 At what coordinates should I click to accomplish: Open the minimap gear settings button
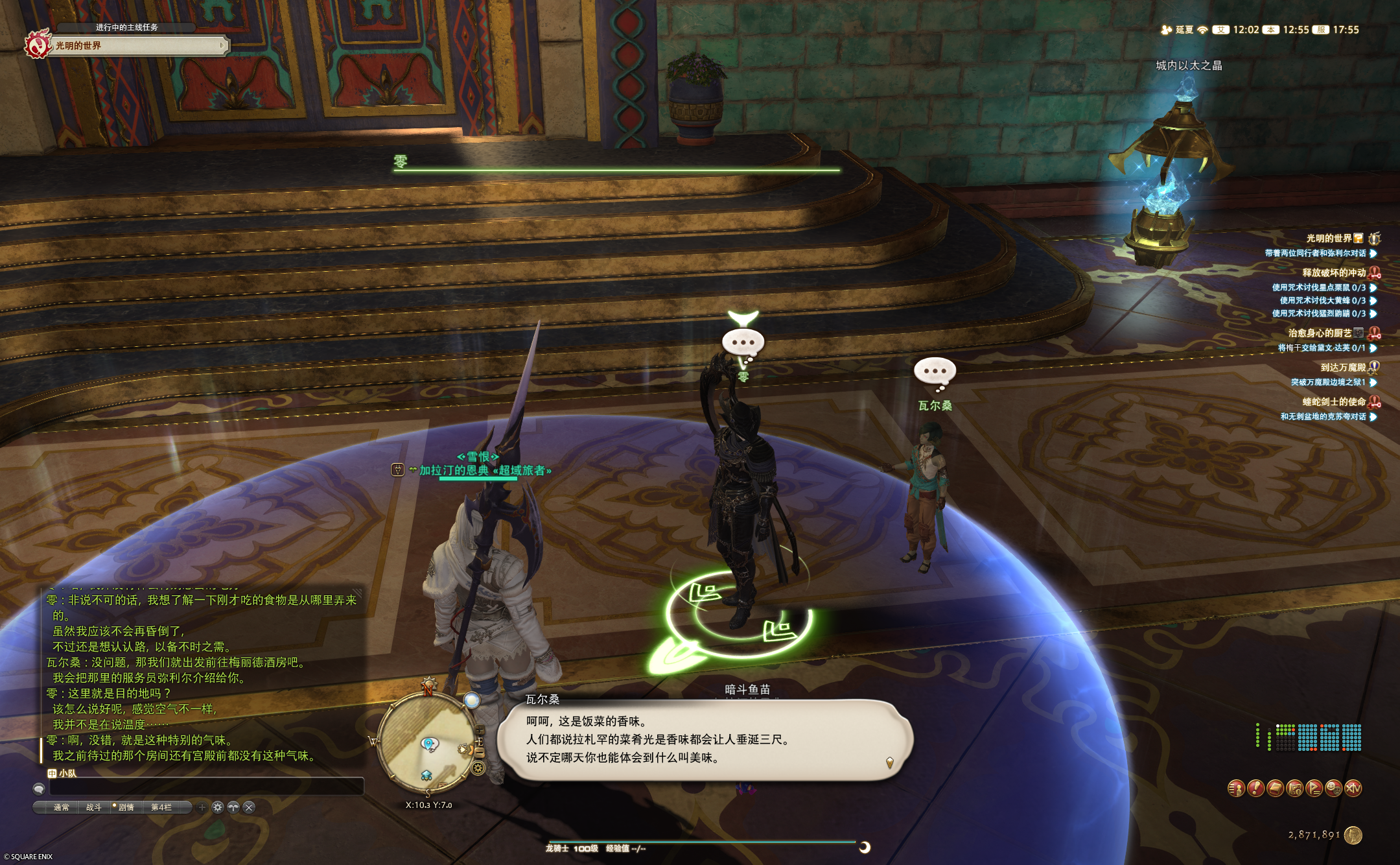478,768
